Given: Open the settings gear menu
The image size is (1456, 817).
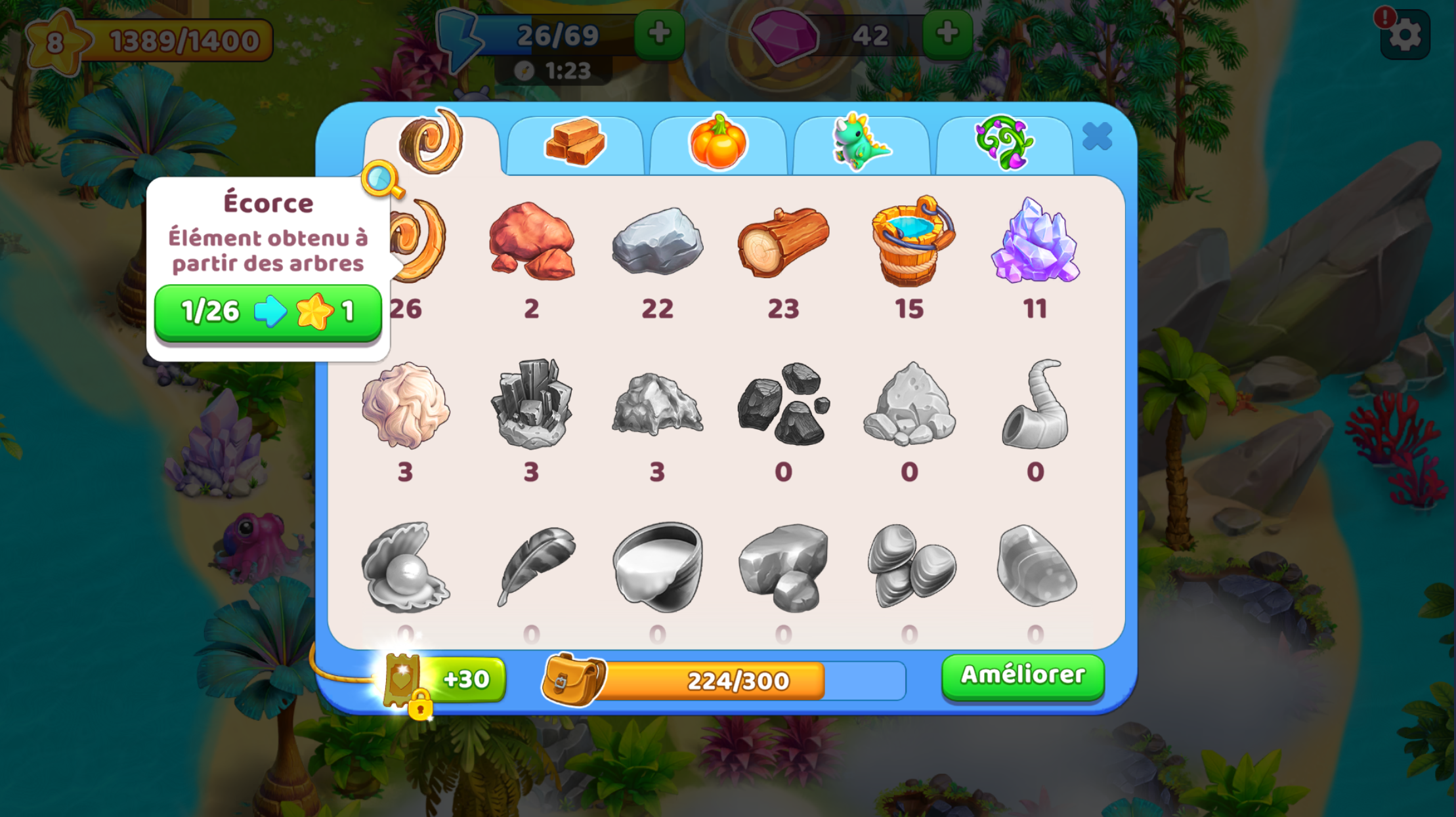Looking at the screenshot, I should click(x=1405, y=35).
